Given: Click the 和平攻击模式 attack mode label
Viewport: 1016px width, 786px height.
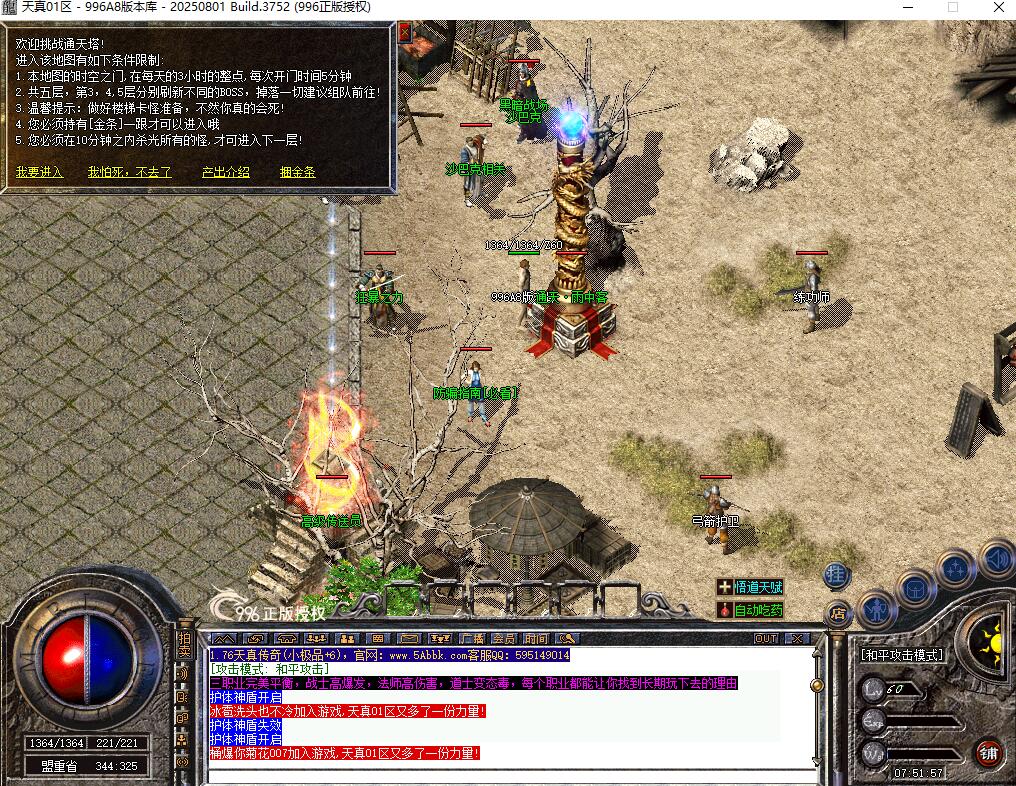Looking at the screenshot, I should pyautogui.click(x=902, y=655).
